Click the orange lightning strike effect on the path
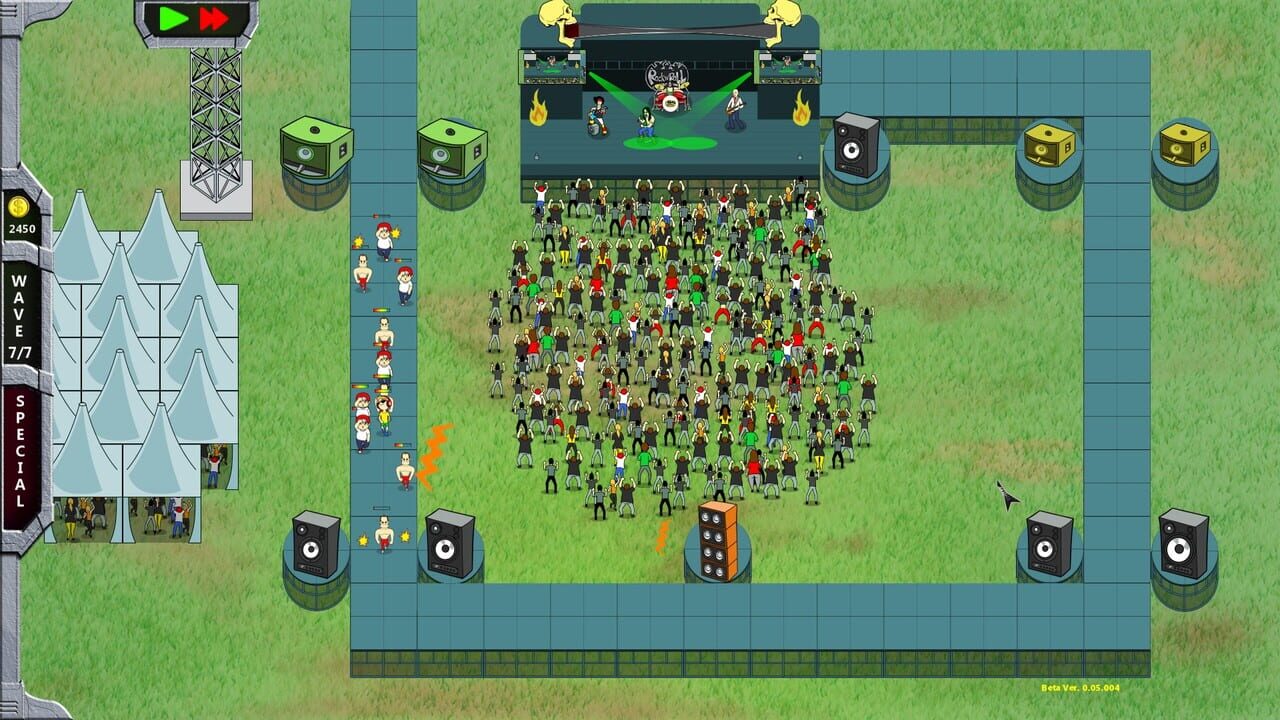The image size is (1280, 720). tap(434, 450)
